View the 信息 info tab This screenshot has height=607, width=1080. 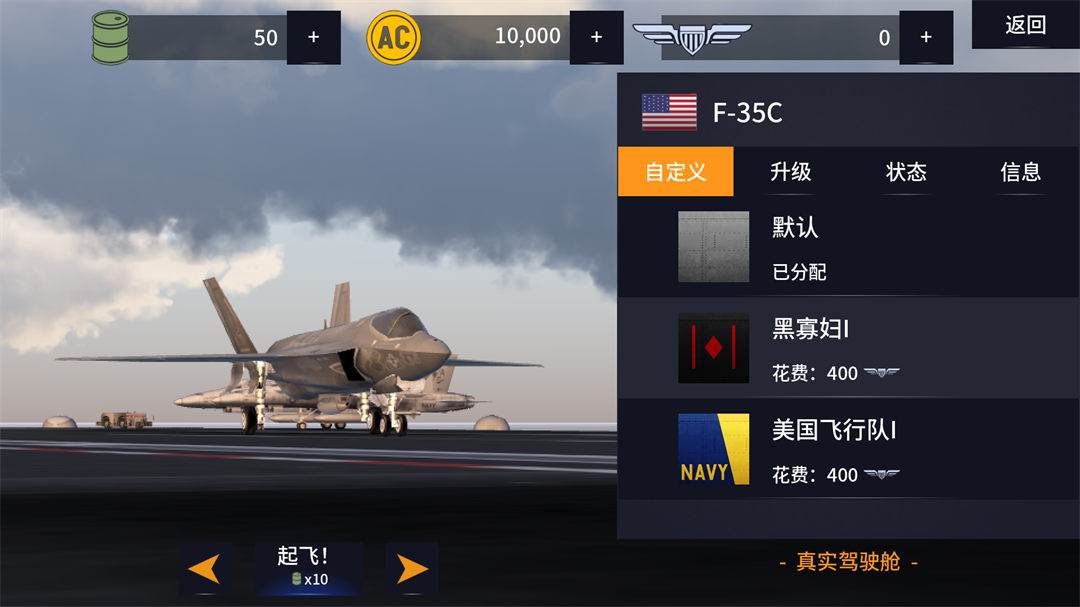tap(1020, 172)
